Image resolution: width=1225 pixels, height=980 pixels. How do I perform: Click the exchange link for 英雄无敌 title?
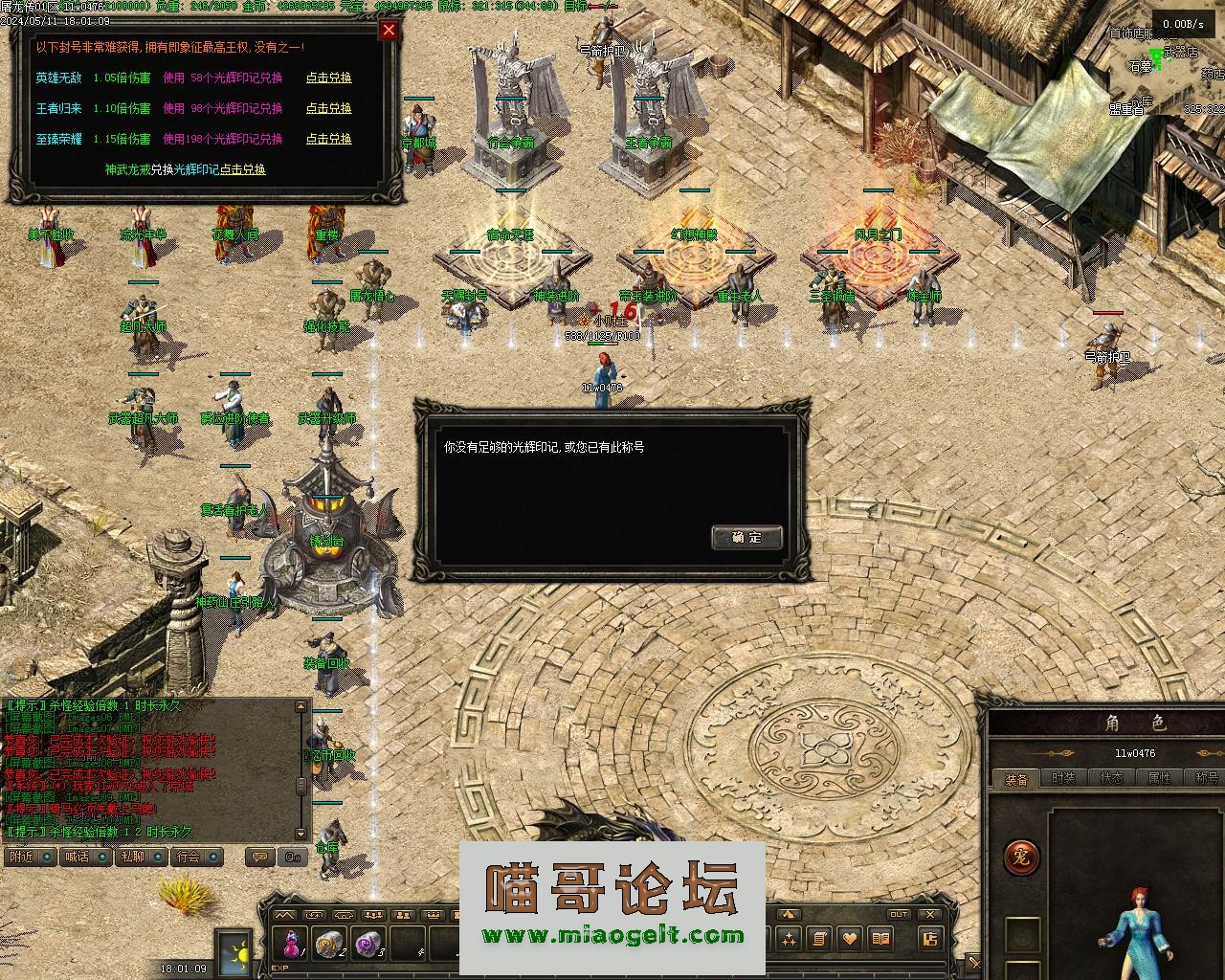pyautogui.click(x=328, y=78)
